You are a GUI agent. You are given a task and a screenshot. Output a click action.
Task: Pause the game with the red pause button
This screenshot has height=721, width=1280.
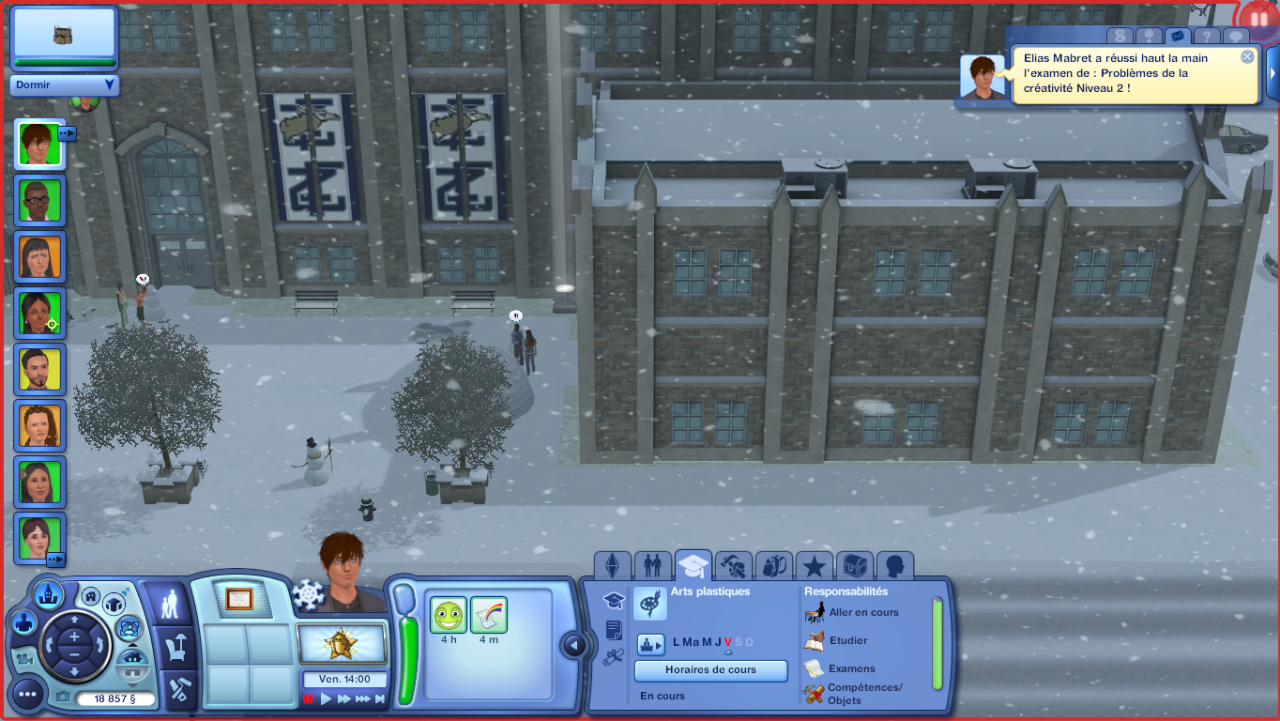[309, 699]
